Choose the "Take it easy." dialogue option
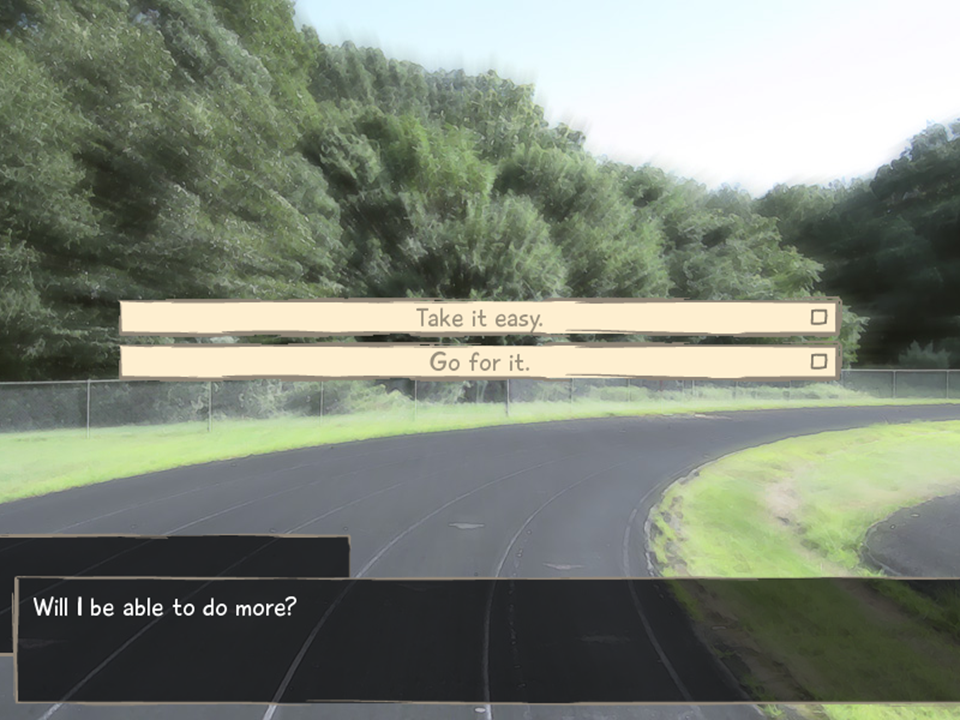Image resolution: width=960 pixels, height=720 pixels. [x=479, y=318]
